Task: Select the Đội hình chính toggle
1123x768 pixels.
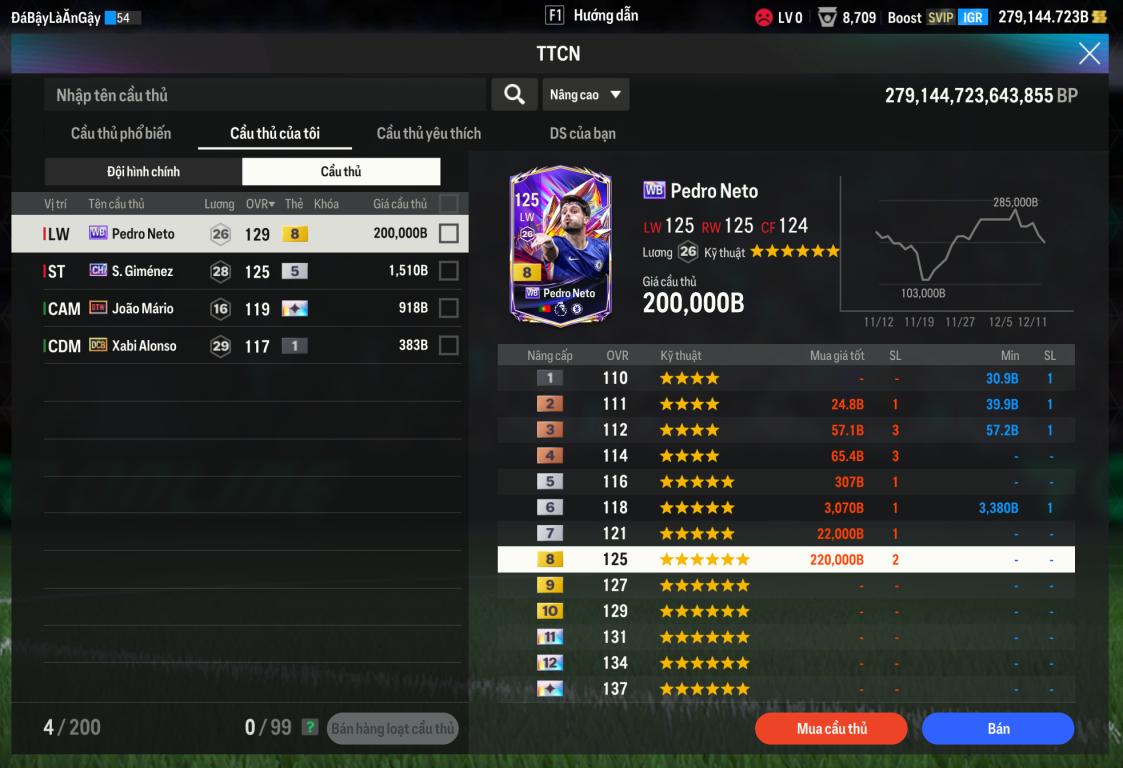Action: coord(144,172)
